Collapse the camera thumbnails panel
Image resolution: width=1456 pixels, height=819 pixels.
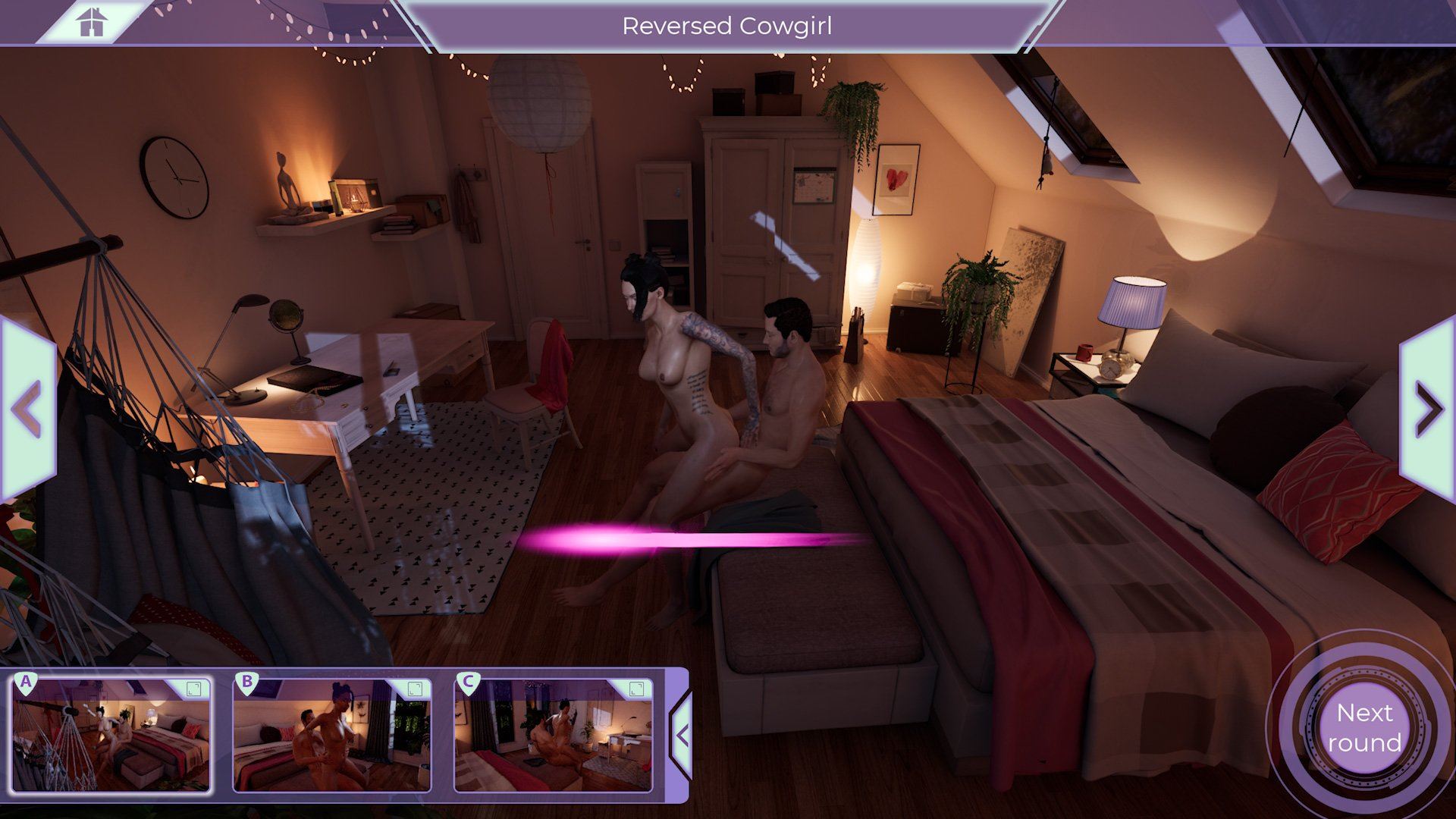click(681, 735)
